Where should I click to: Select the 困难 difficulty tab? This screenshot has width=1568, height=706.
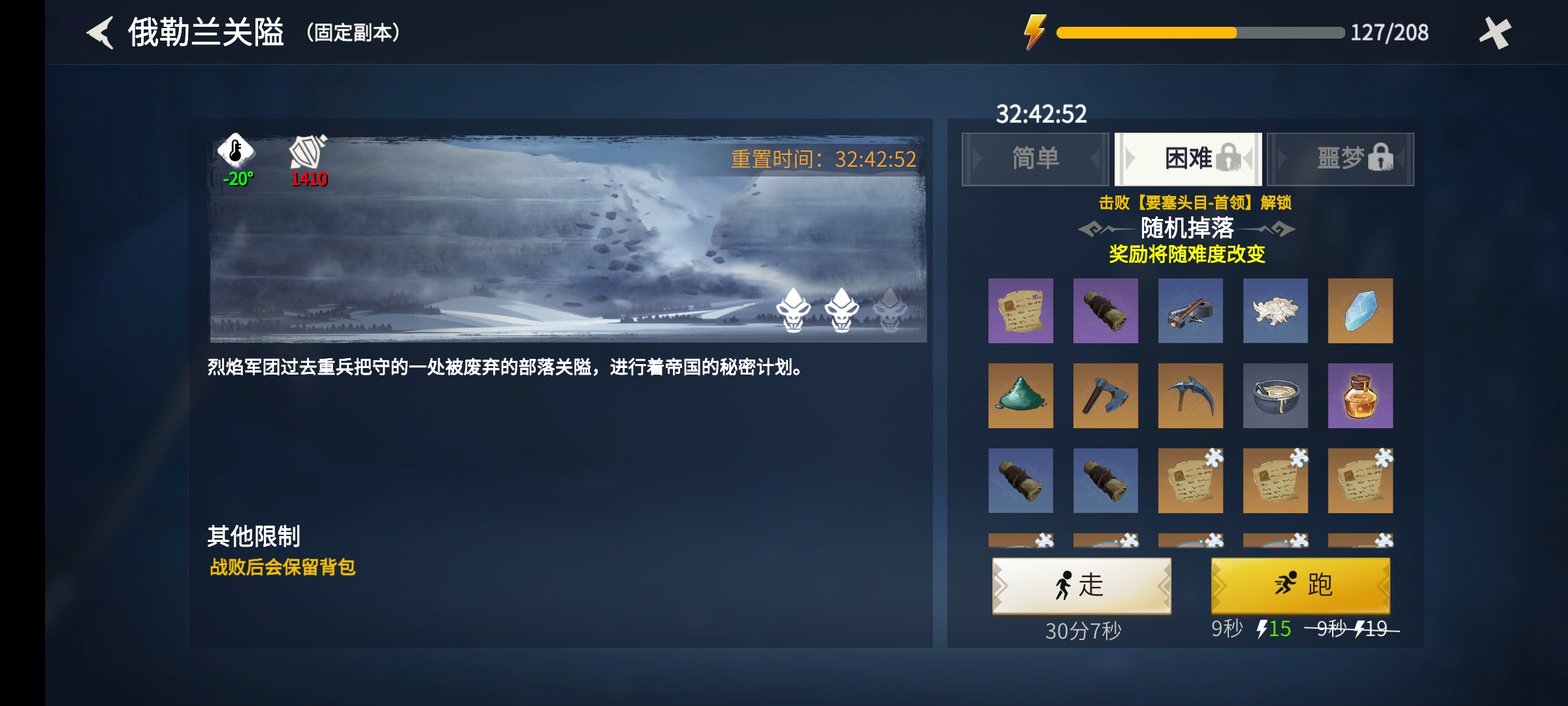pos(1188,159)
